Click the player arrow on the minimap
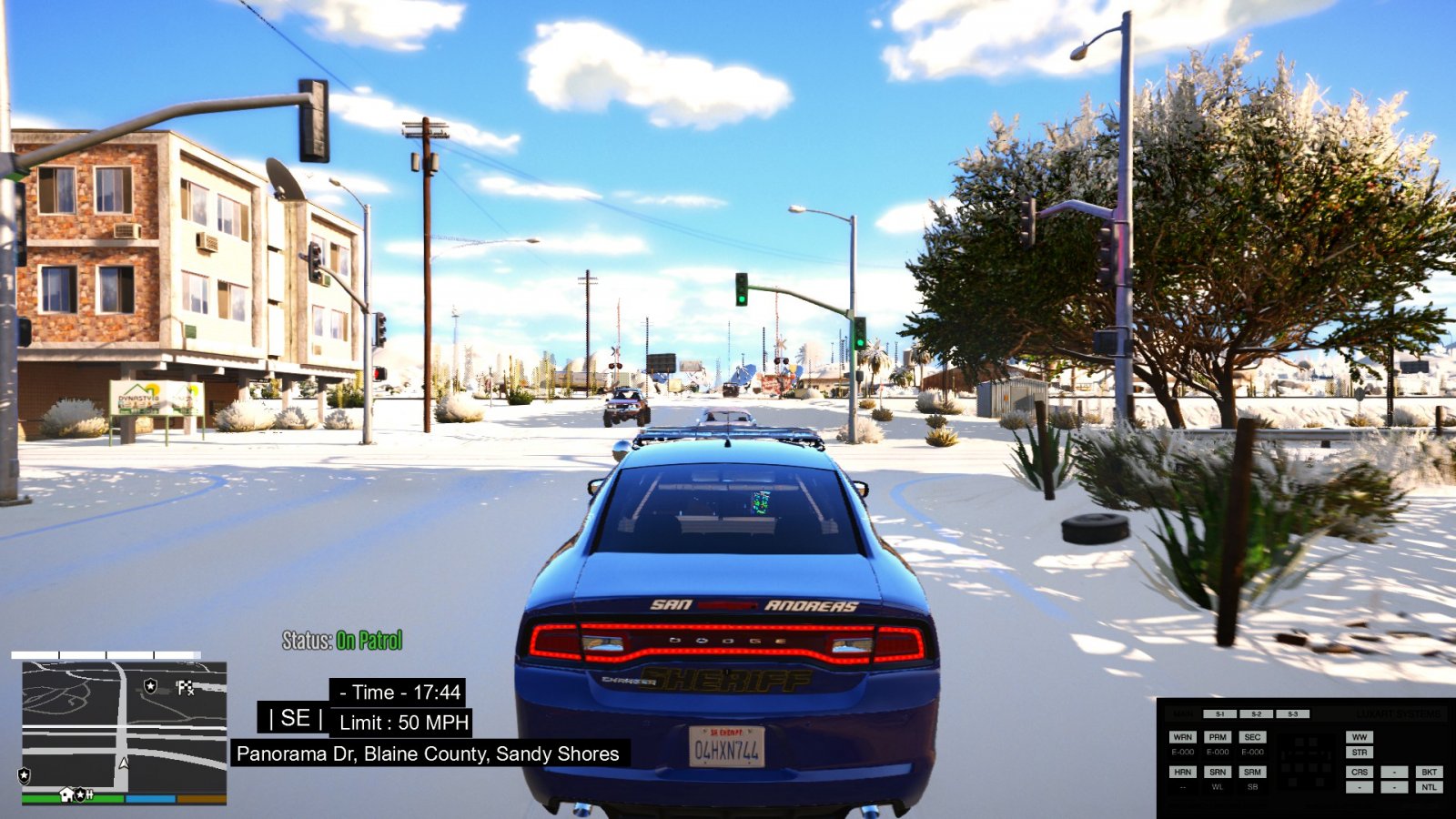 (x=124, y=763)
